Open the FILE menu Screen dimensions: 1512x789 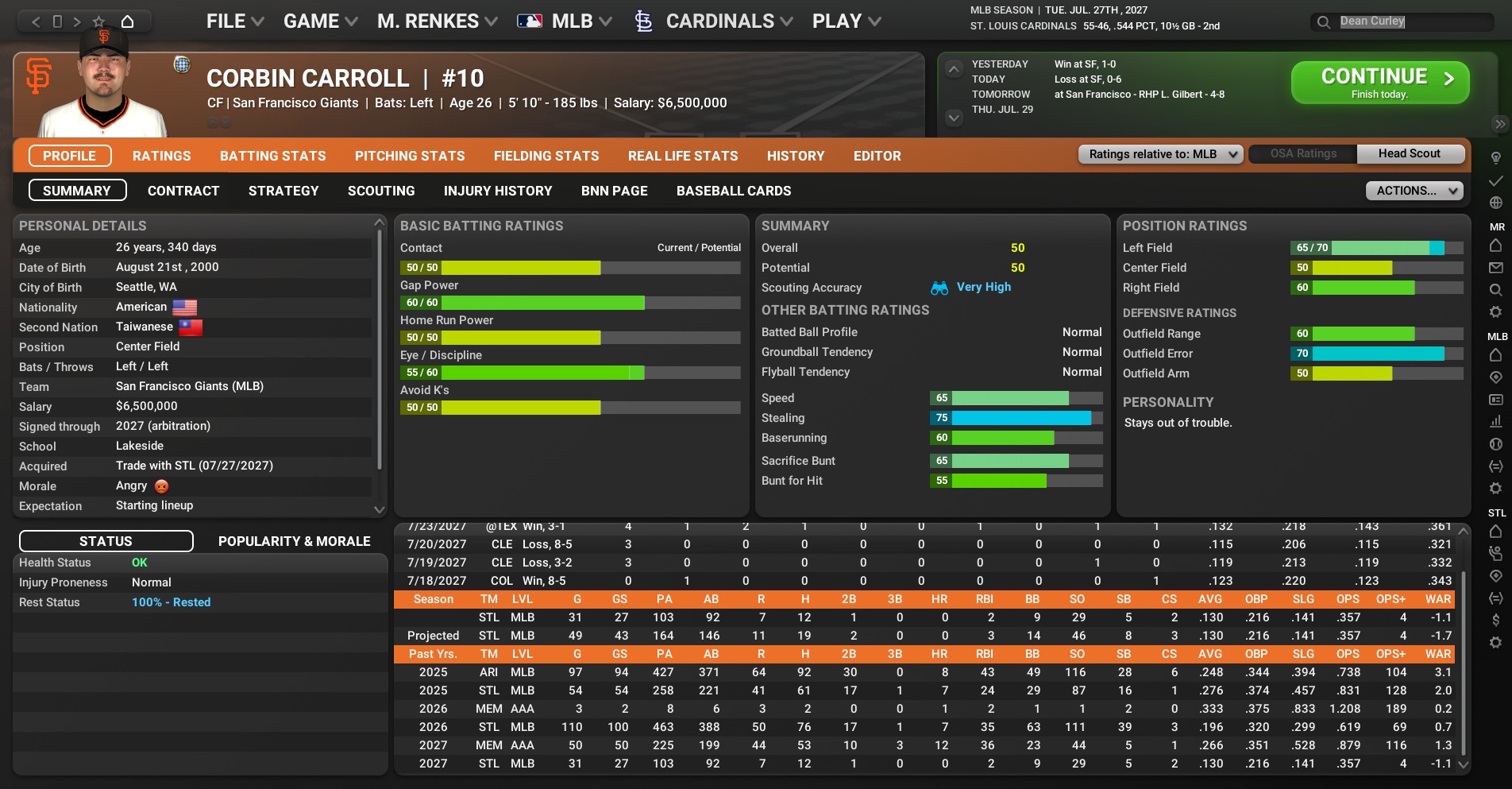point(234,21)
